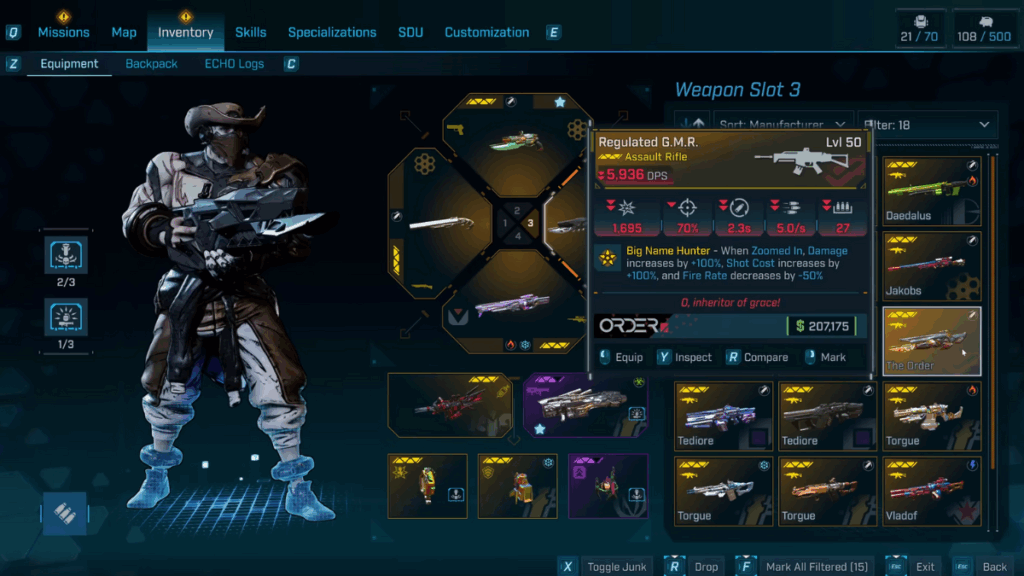The image size is (1024, 576).
Task: Select the Daedalus weapon card
Action: coord(932,190)
